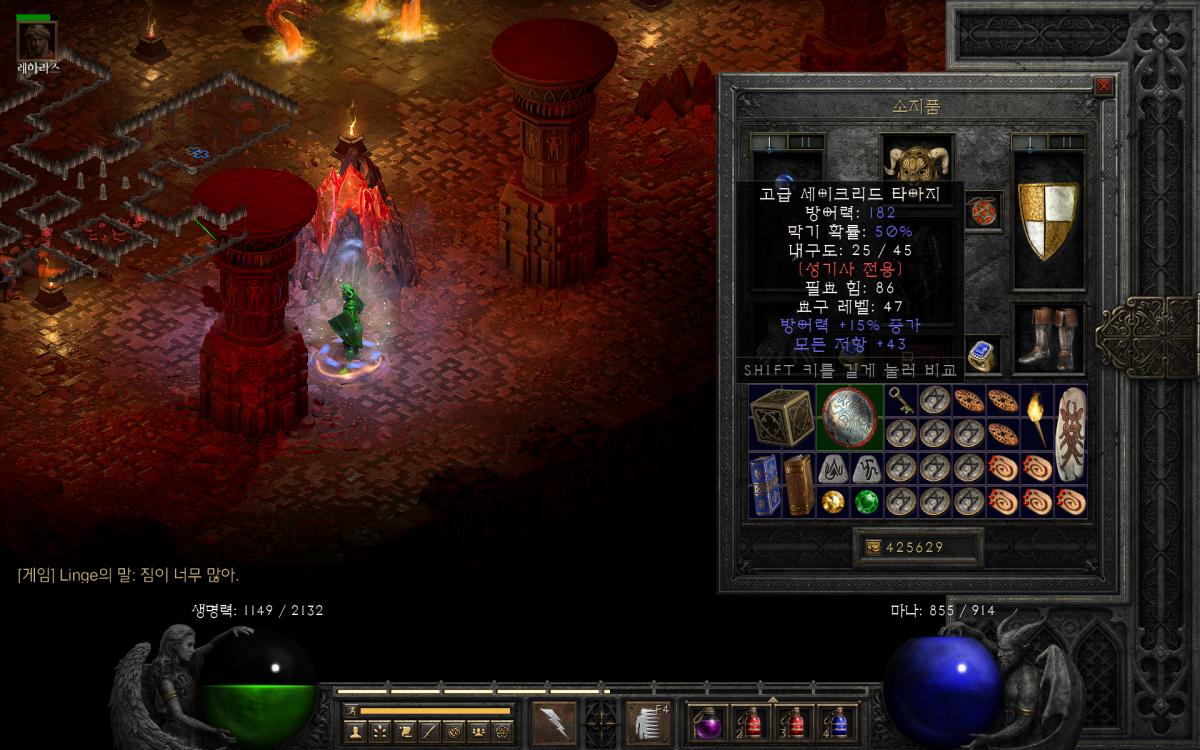Select the Horadric Cube in inventory

(782, 417)
